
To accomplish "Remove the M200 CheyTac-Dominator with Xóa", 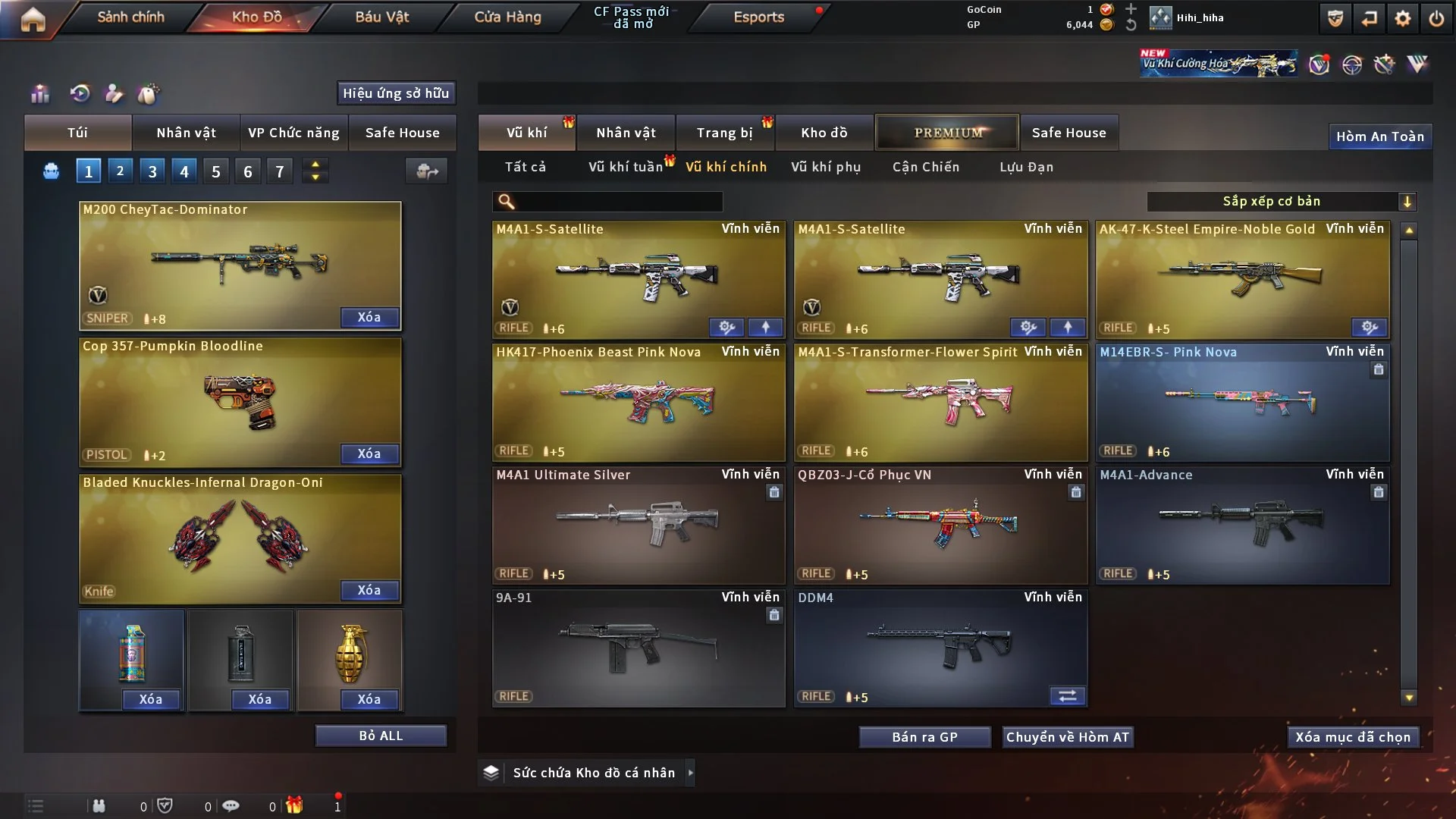I will tap(369, 317).
